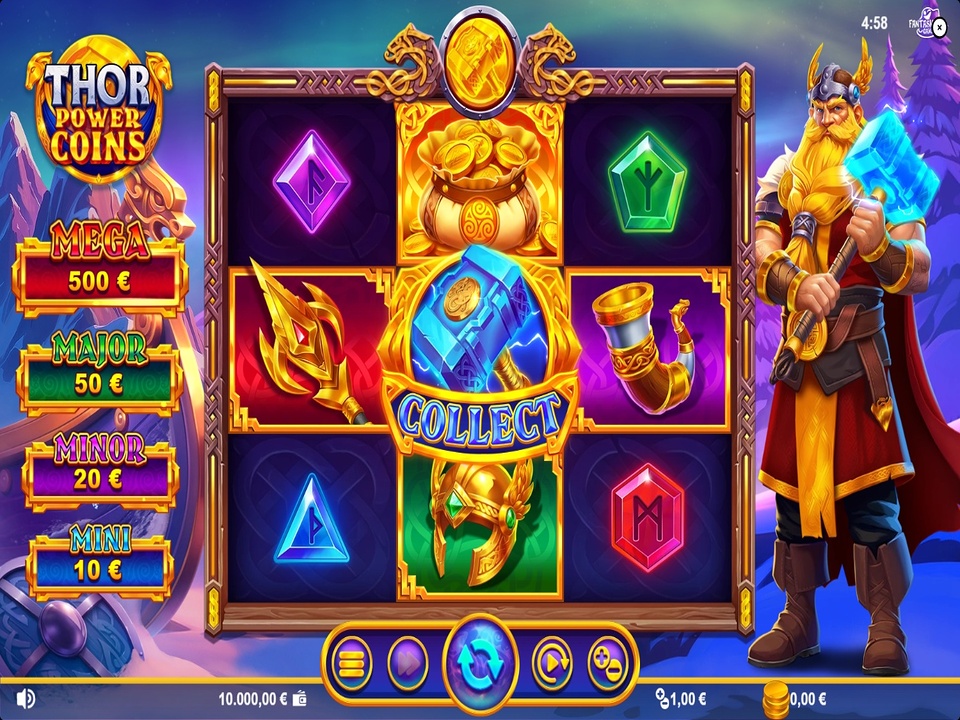Open the autoplay settings button

coord(552,662)
